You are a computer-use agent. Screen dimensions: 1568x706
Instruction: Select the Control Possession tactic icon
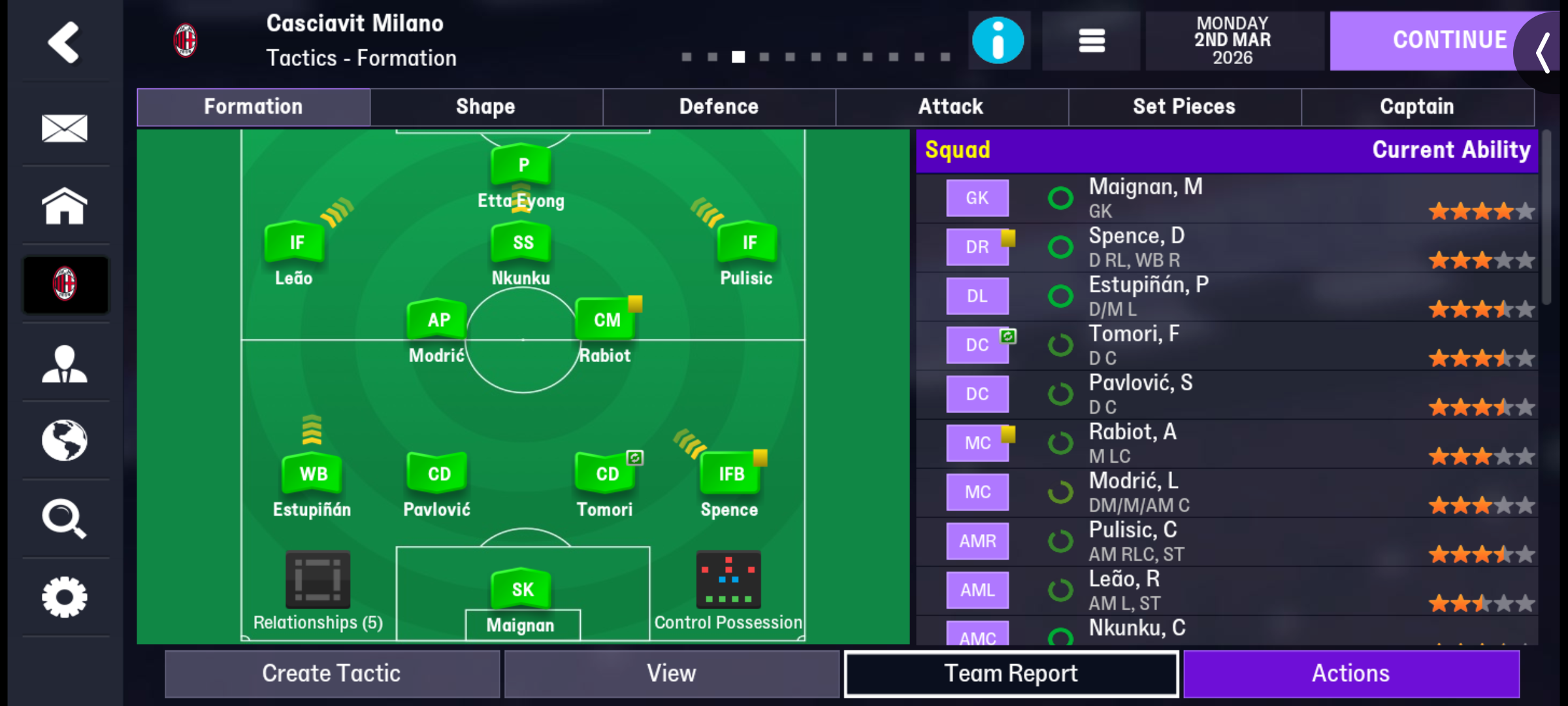[x=728, y=580]
